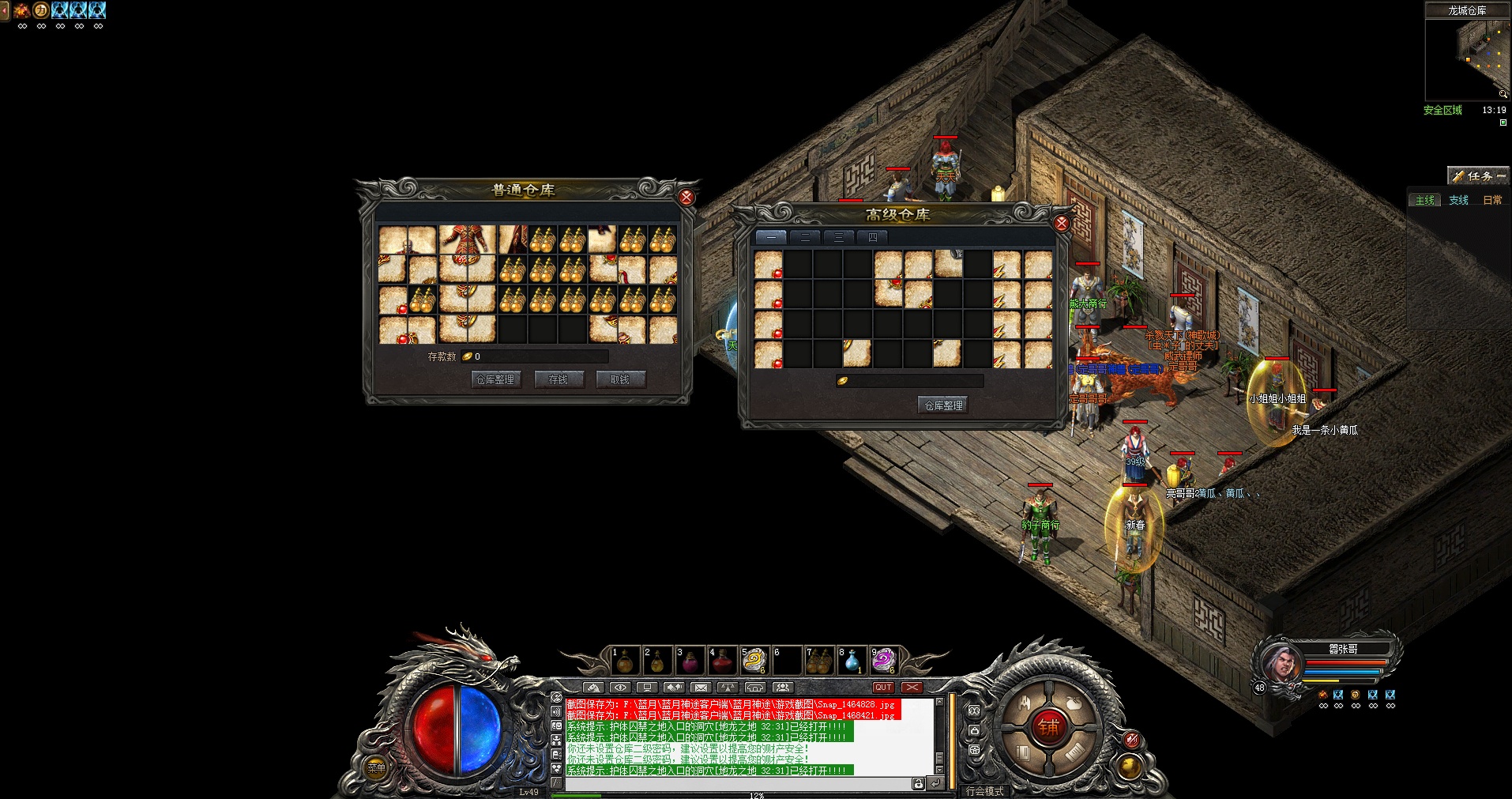
Task: Use the red potion in hotbar slot 4
Action: (722, 661)
